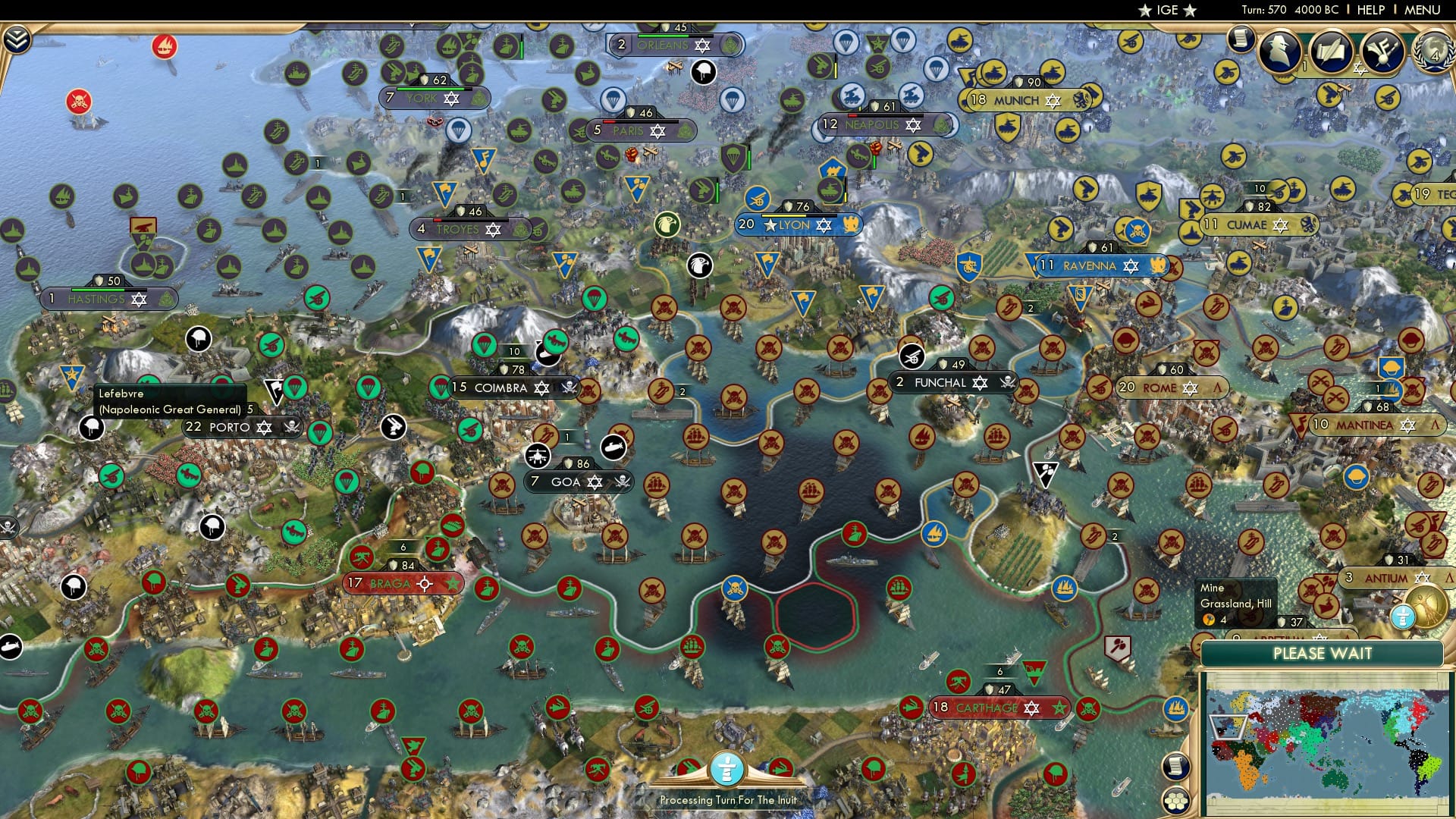The height and width of the screenshot is (819, 1456).
Task: Click the blue trade ship icon beside the minimap
Action: point(1064,588)
